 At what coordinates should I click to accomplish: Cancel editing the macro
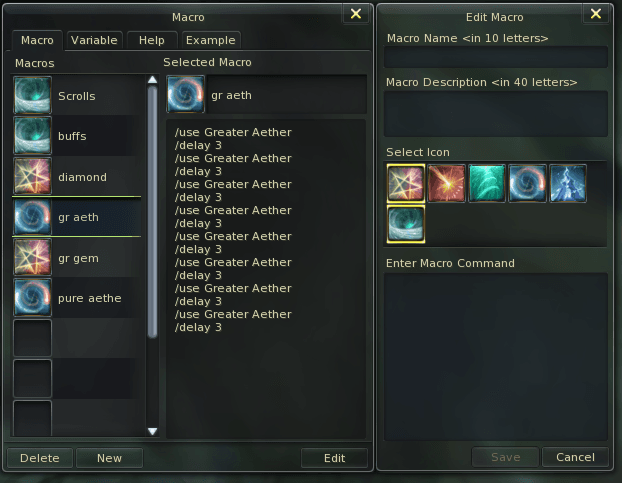pyautogui.click(x=575, y=457)
